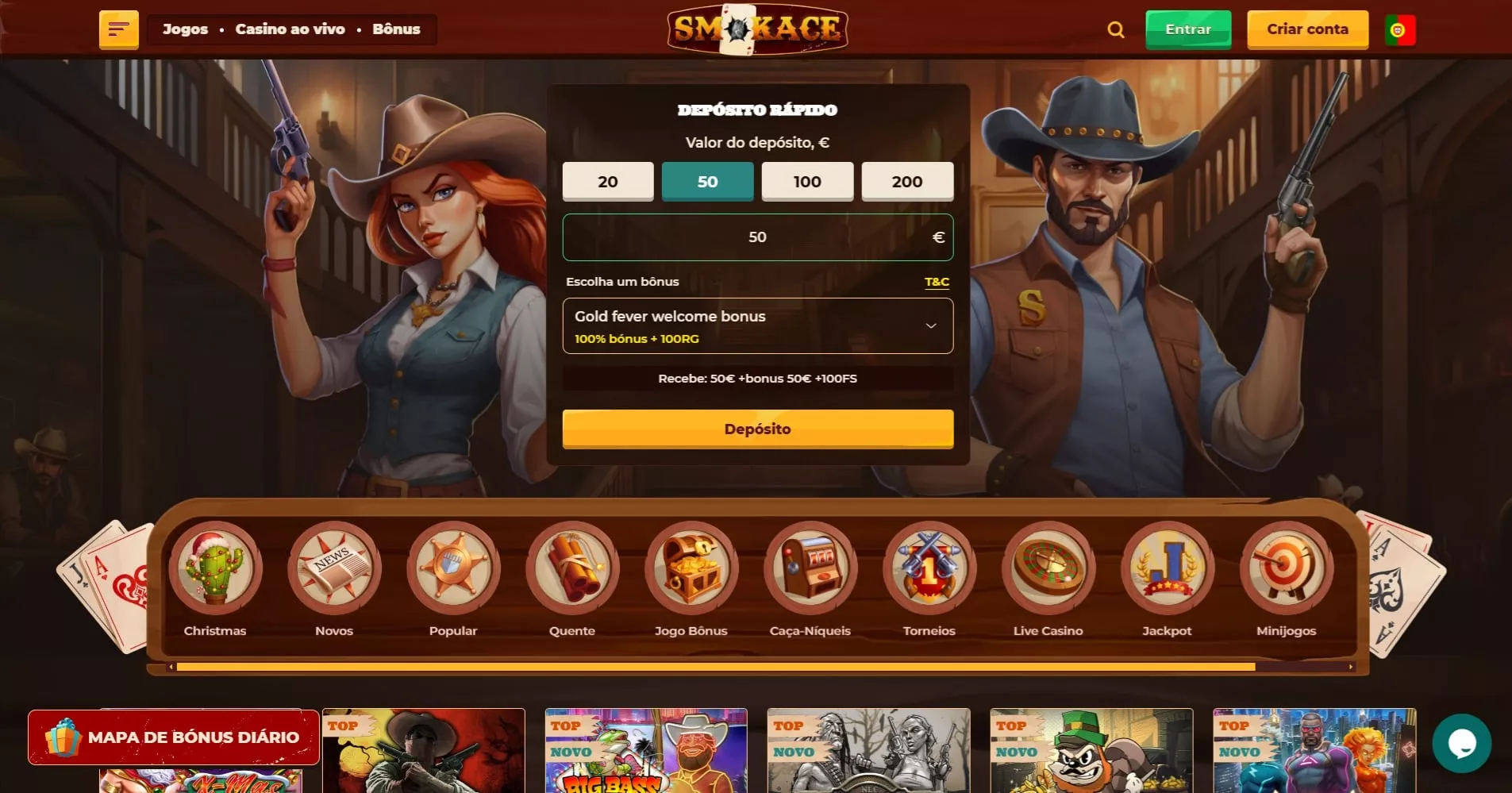Go to the Jogos section
1512x793 pixels.
(185, 29)
